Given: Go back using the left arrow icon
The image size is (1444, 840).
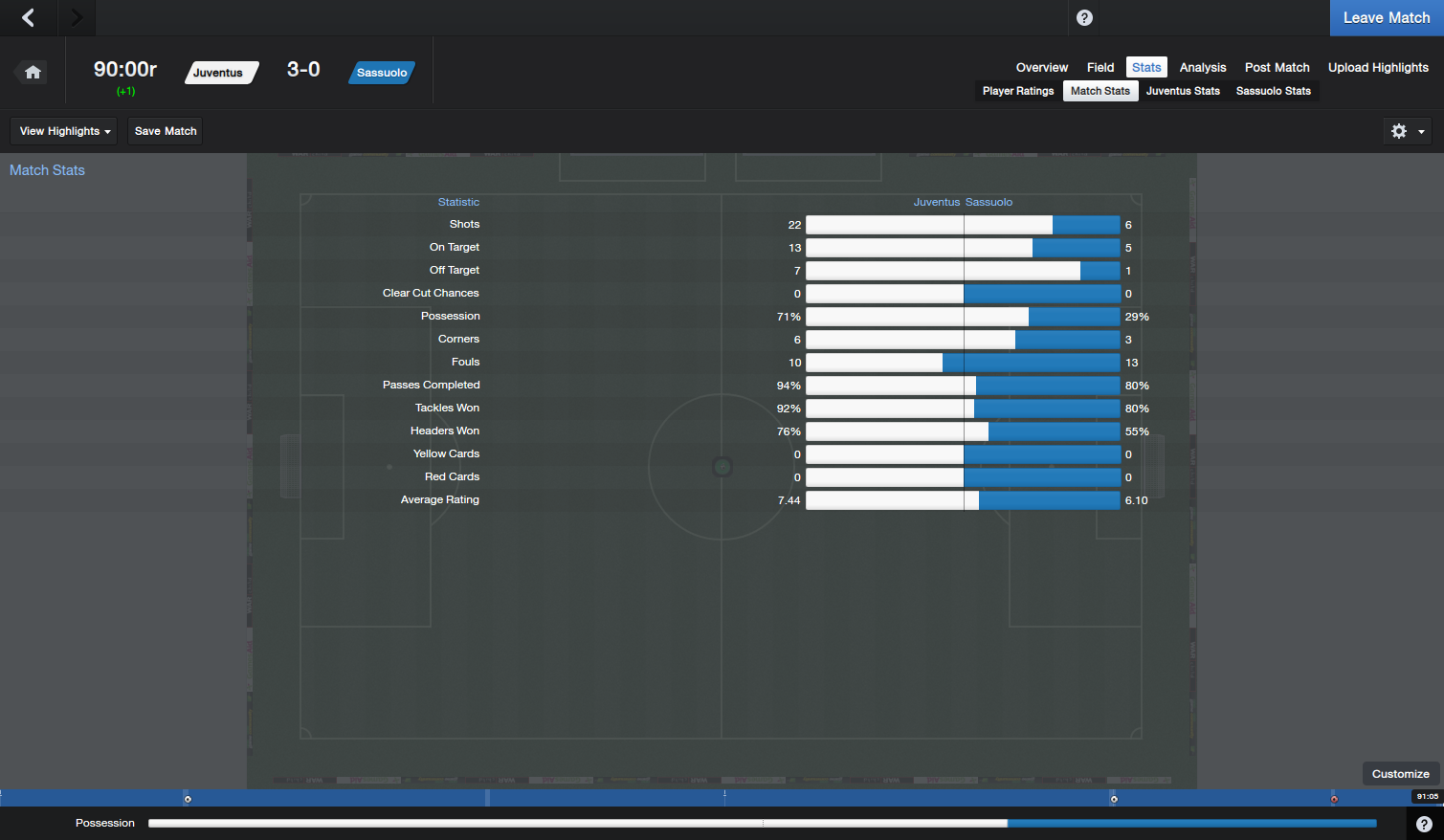Looking at the screenshot, I should (27, 17).
